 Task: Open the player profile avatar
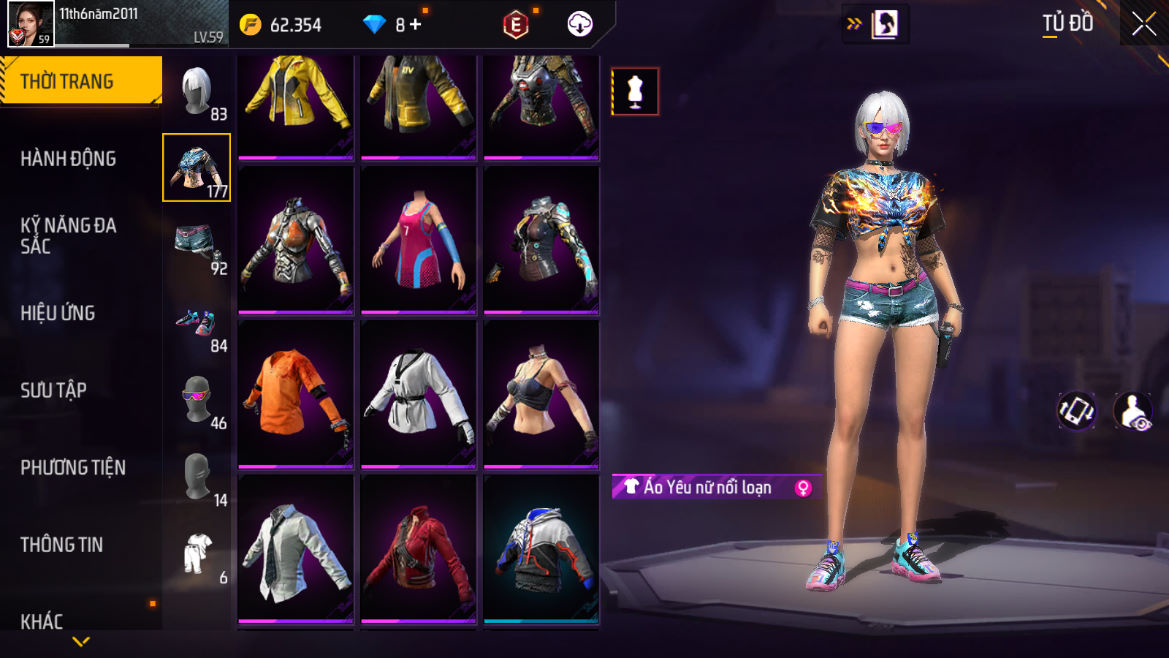point(30,24)
